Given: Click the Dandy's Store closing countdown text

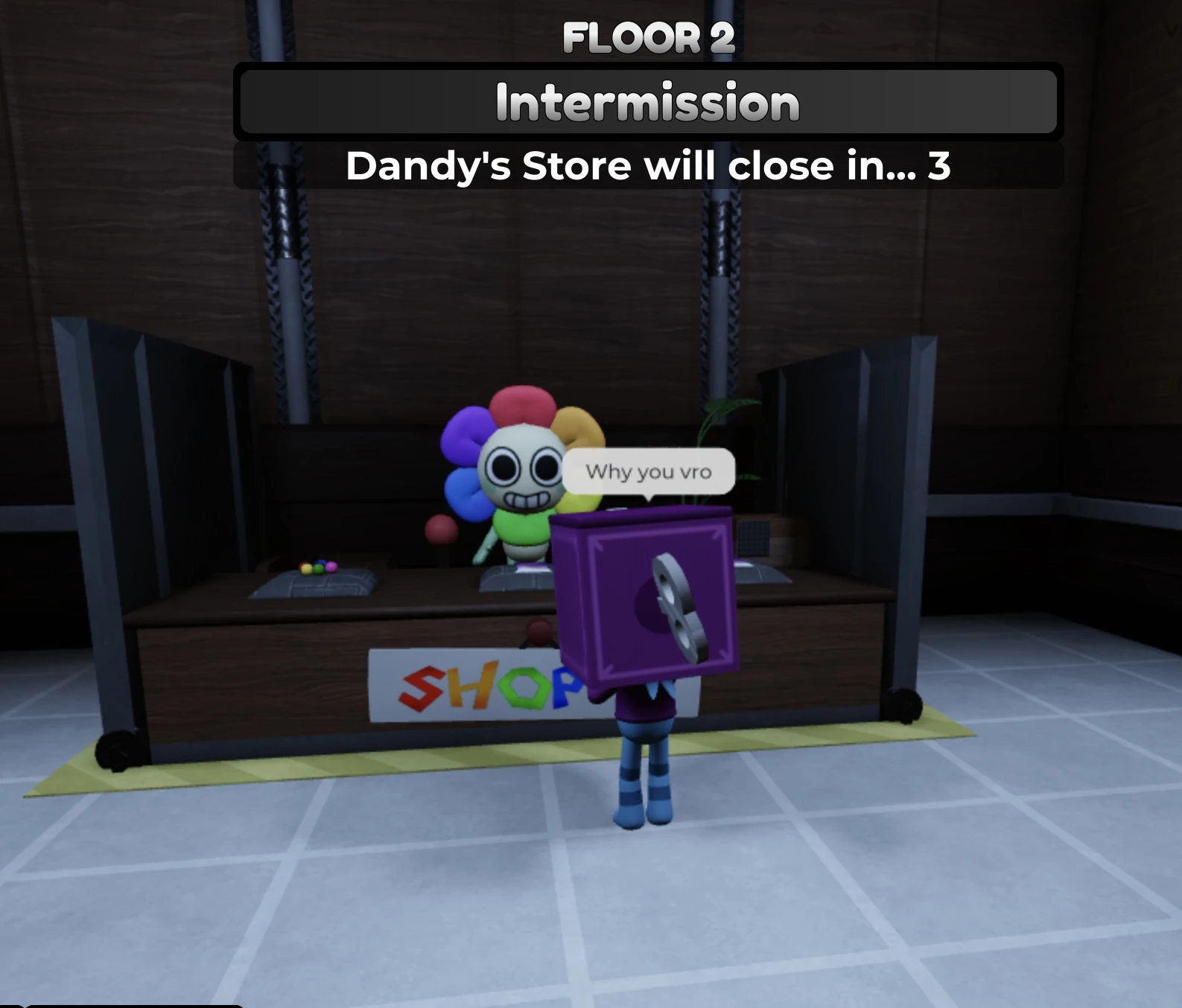Looking at the screenshot, I should 649,165.
